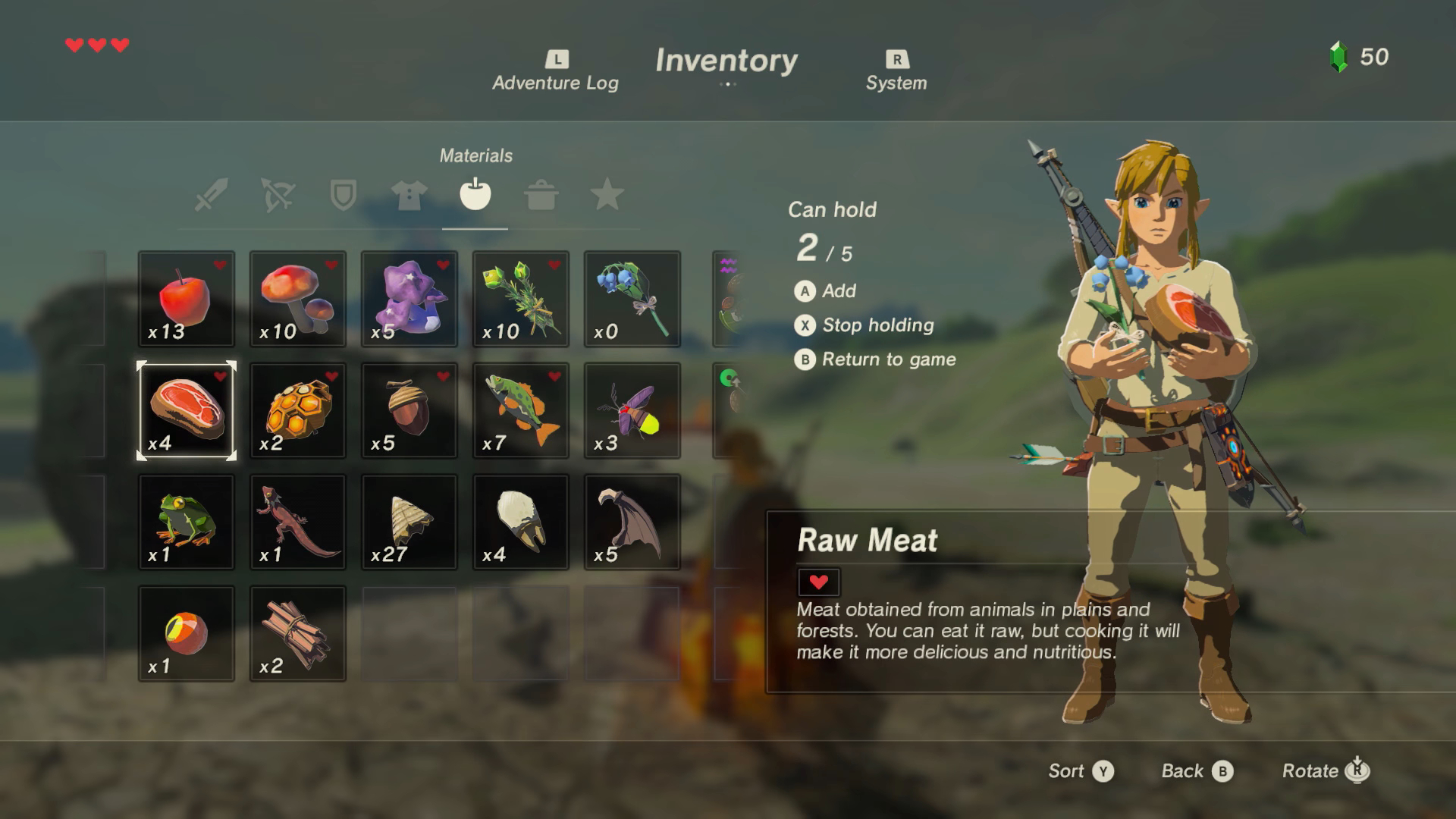Choose the red mushroom stack
The width and height of the screenshot is (1456, 819).
point(298,299)
